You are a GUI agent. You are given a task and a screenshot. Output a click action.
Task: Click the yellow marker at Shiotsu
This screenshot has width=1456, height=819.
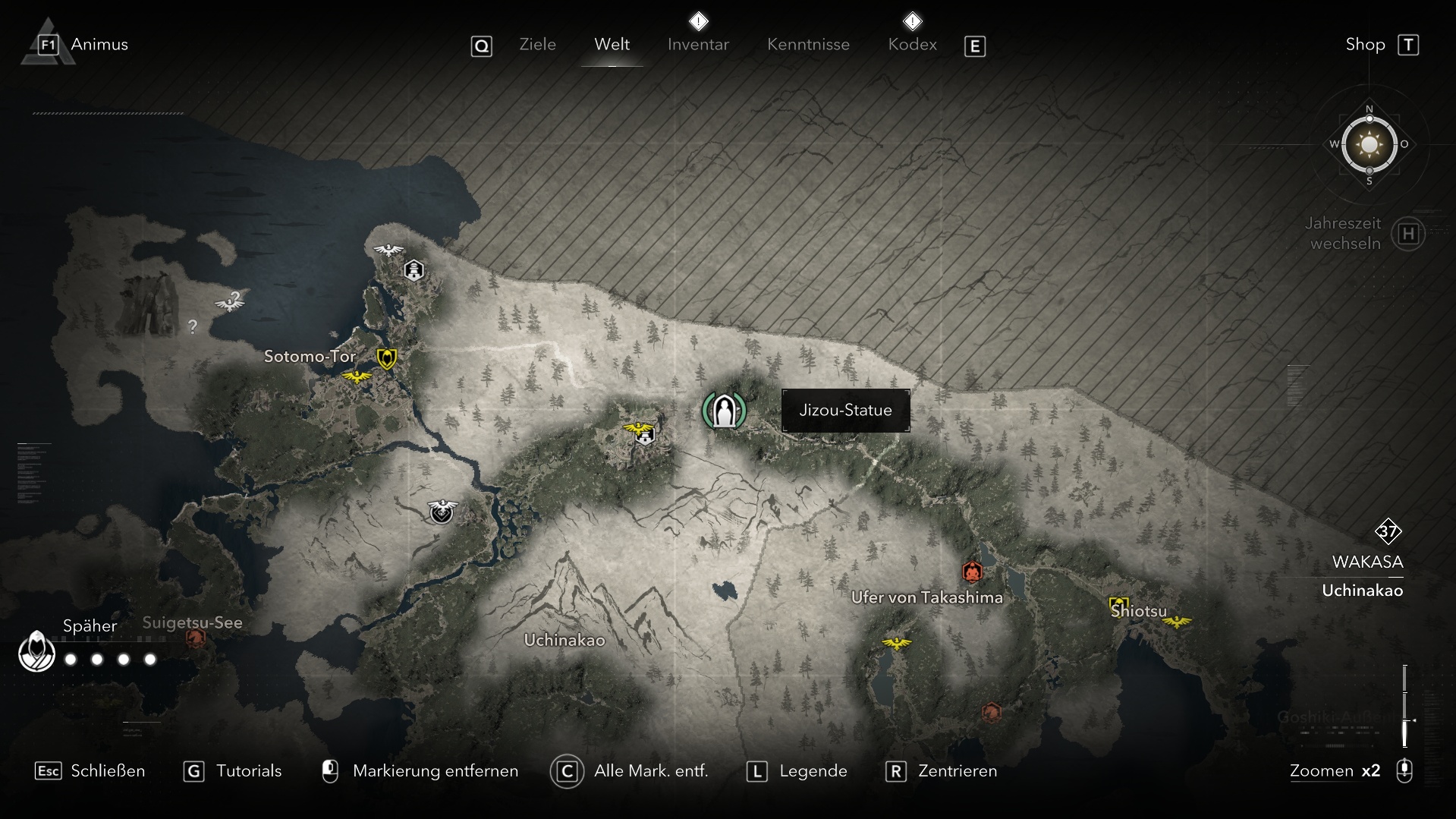[1118, 606]
